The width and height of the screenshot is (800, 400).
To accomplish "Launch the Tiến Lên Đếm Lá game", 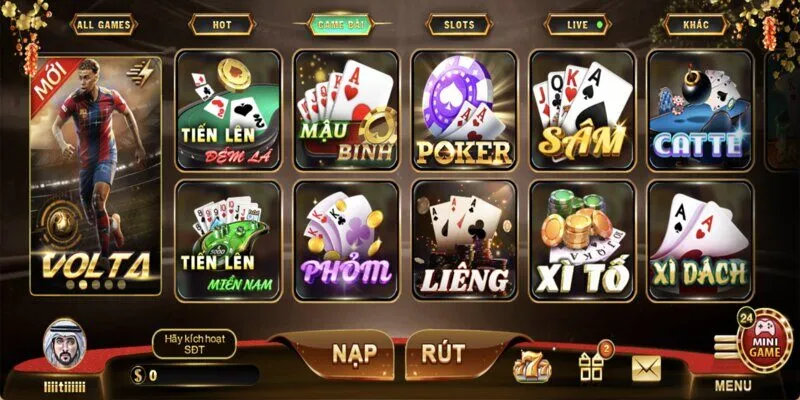I will click(227, 110).
